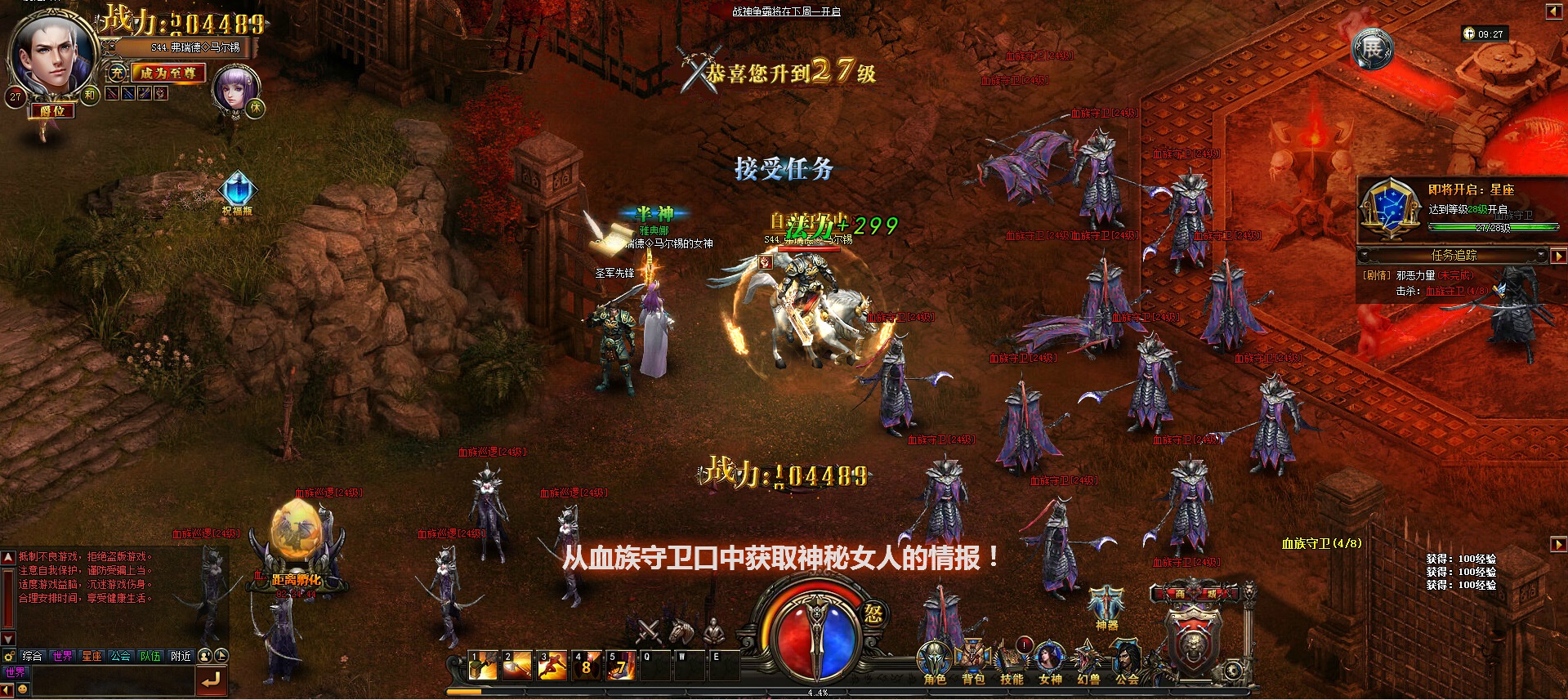
Task: Open the 世界 channel selector near chat input
Action: point(16,671)
